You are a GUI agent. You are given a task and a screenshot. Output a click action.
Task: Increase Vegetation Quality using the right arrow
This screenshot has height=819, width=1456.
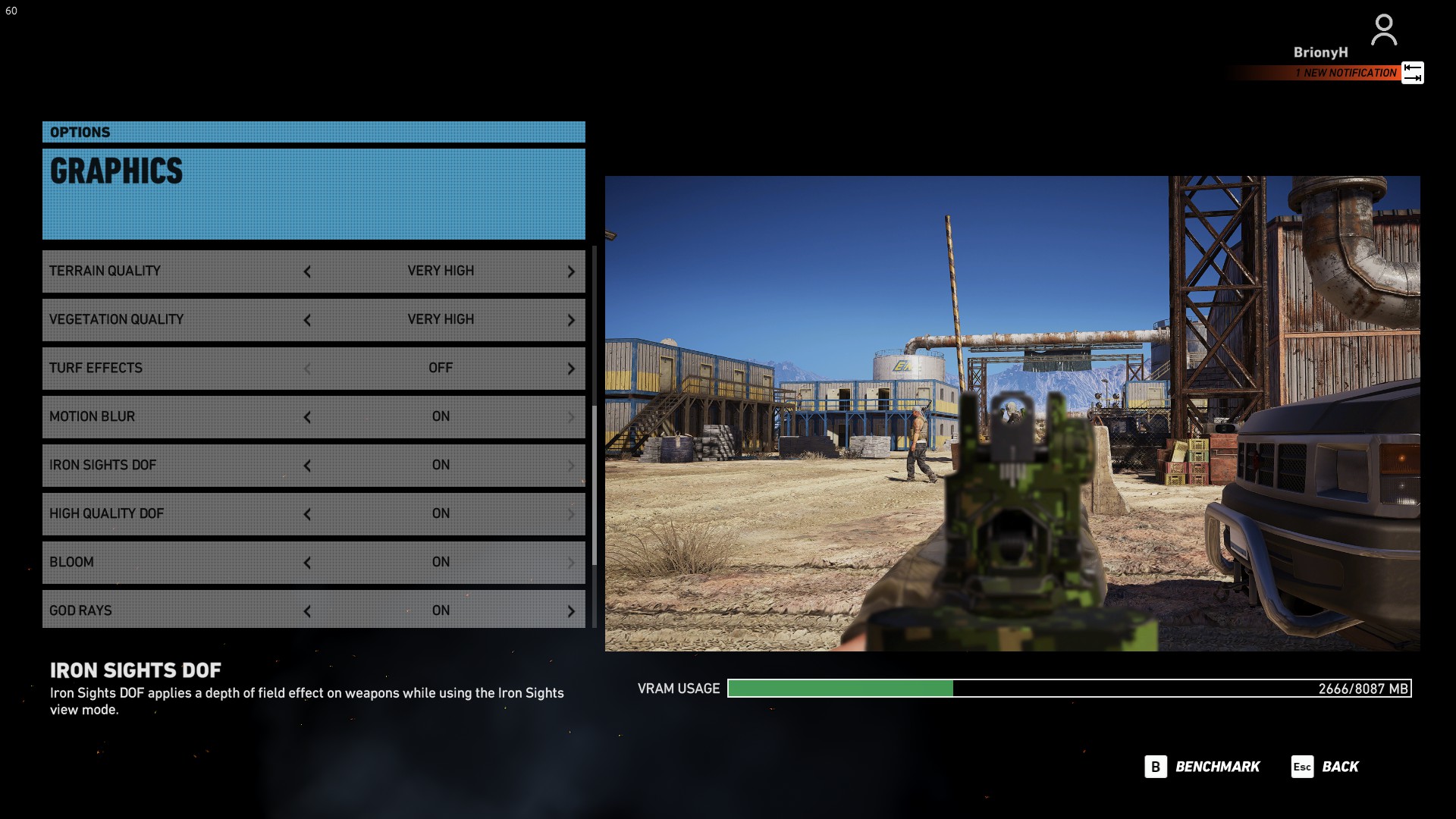[571, 320]
